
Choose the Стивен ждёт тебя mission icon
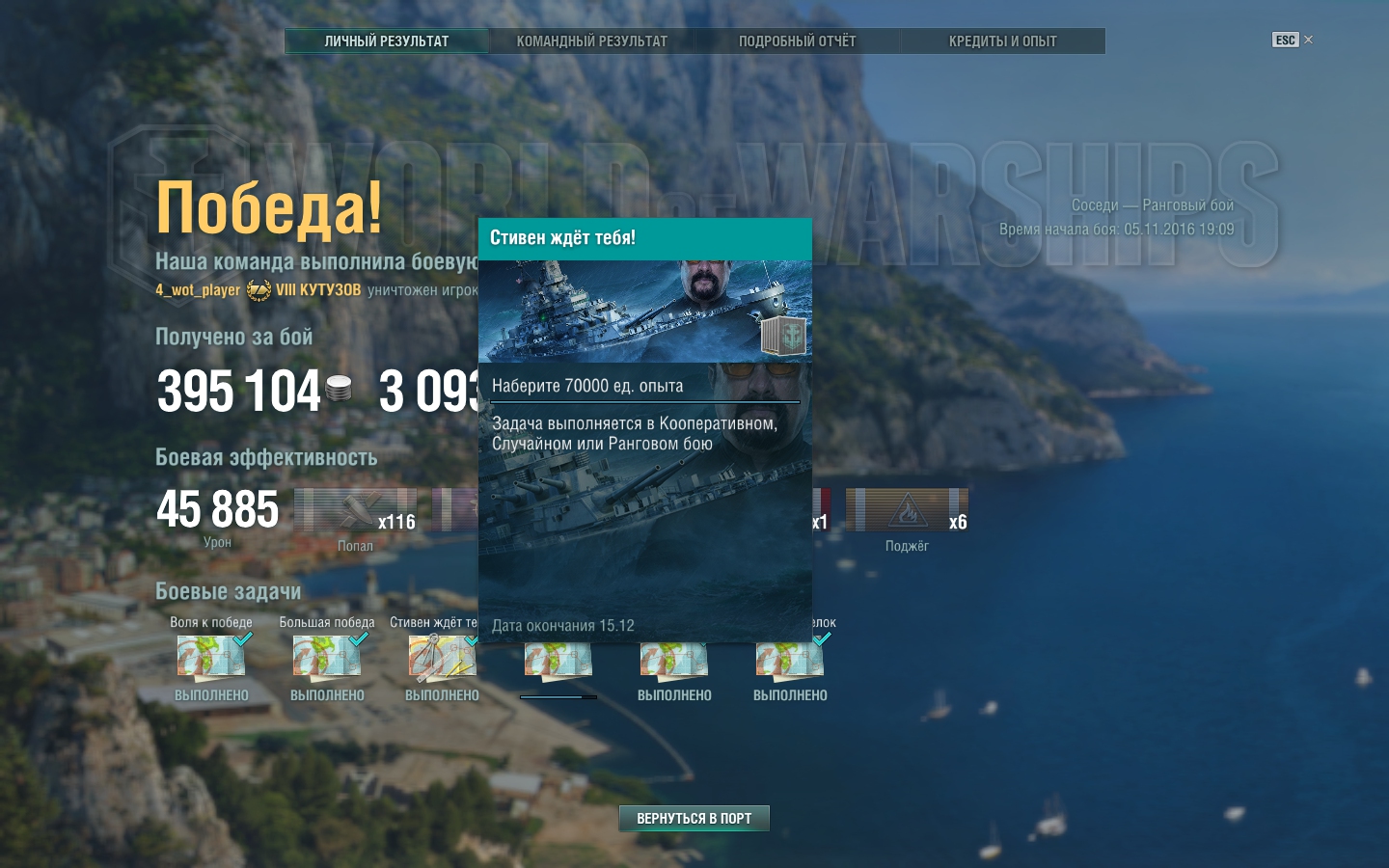coord(442,659)
